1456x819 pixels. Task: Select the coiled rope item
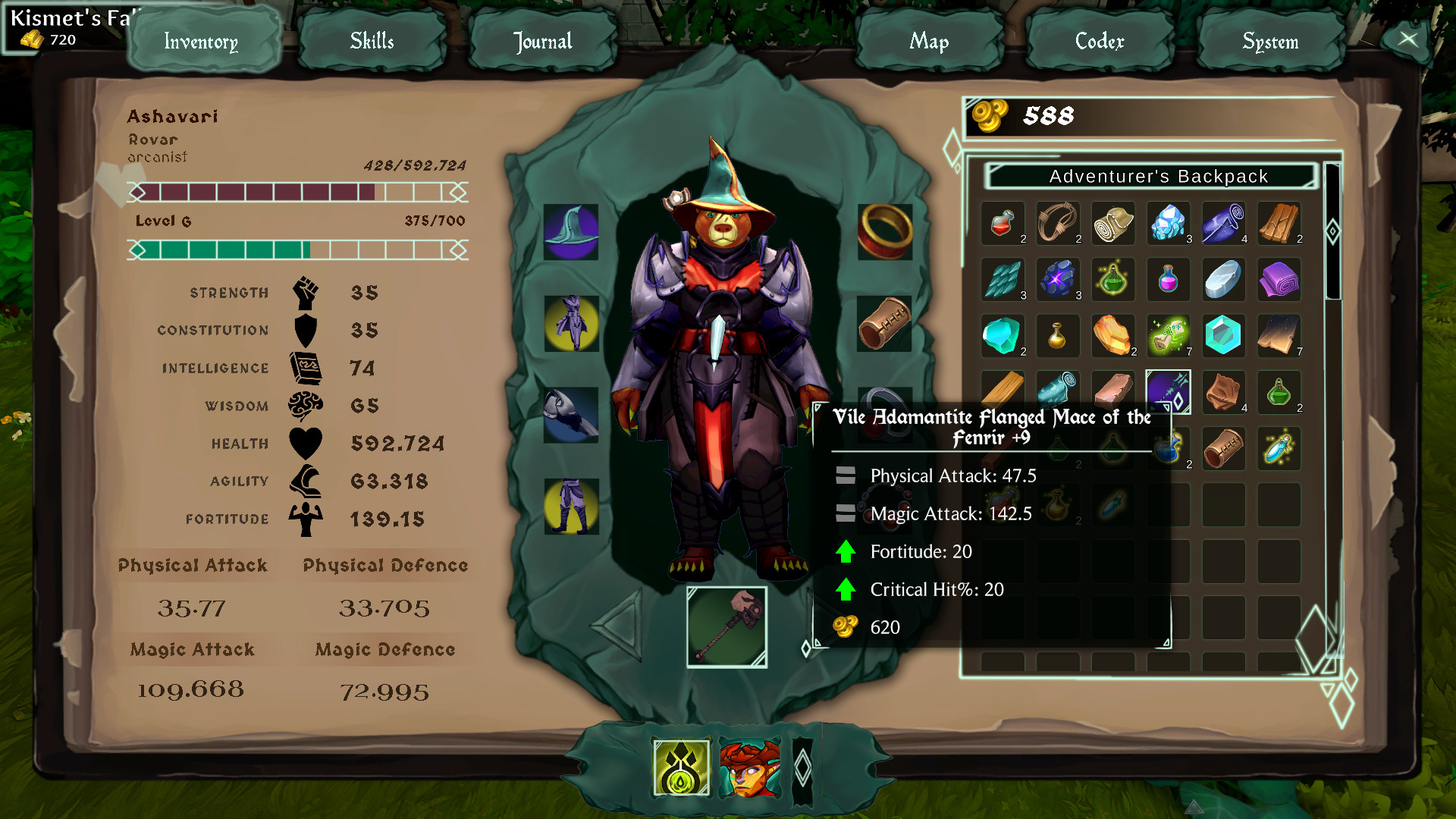(x=1058, y=223)
